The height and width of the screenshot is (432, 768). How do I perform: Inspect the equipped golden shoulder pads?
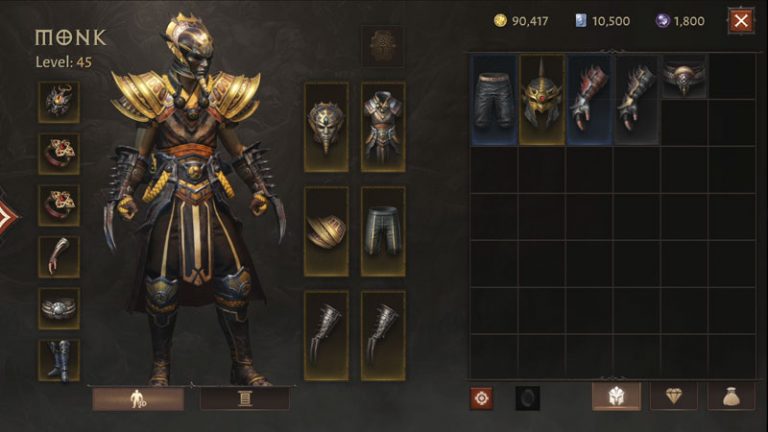coord(326,231)
